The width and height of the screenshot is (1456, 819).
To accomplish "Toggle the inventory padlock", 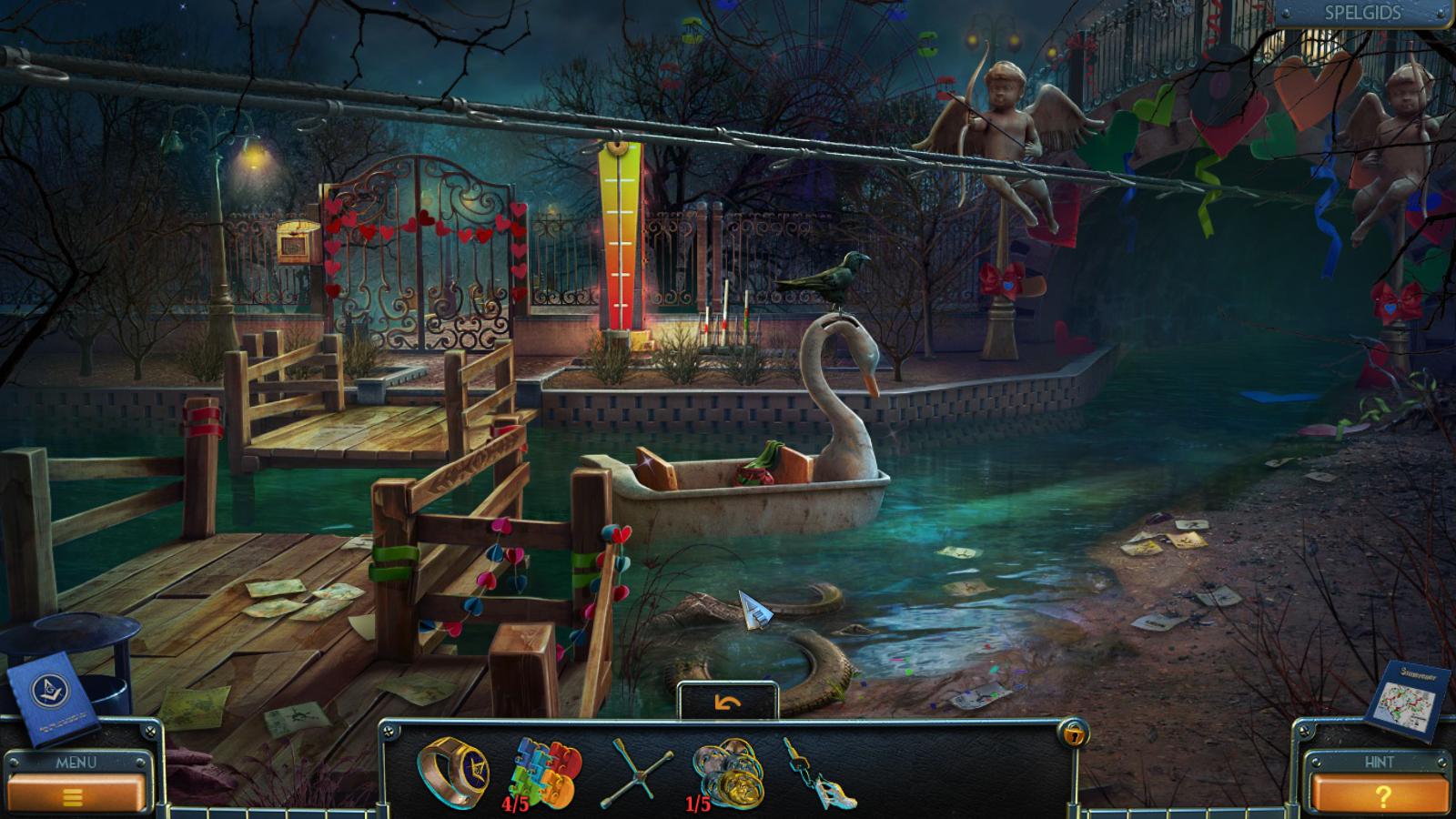I will pyautogui.click(x=1075, y=733).
